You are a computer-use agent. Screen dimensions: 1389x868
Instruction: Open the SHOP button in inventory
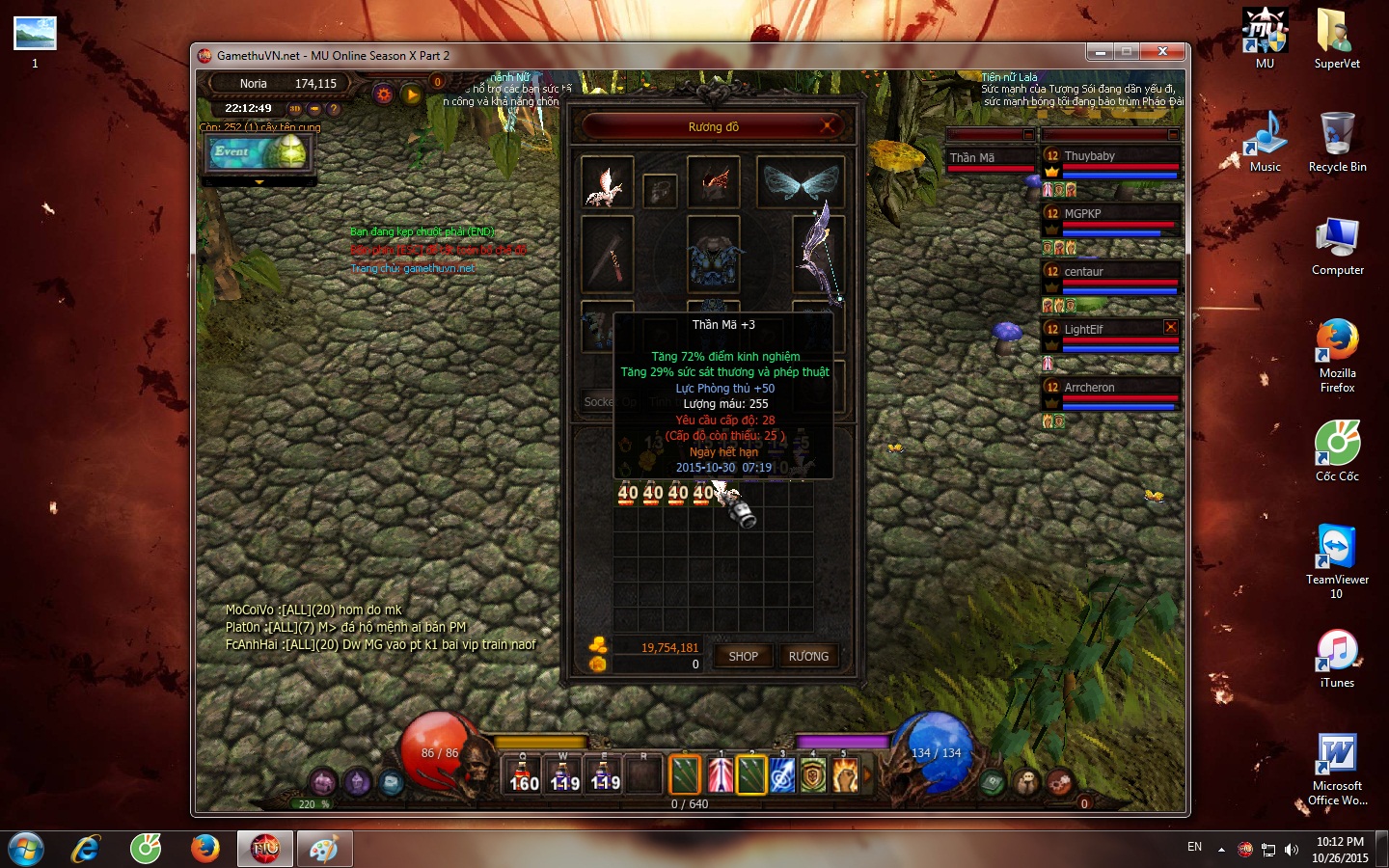(743, 656)
